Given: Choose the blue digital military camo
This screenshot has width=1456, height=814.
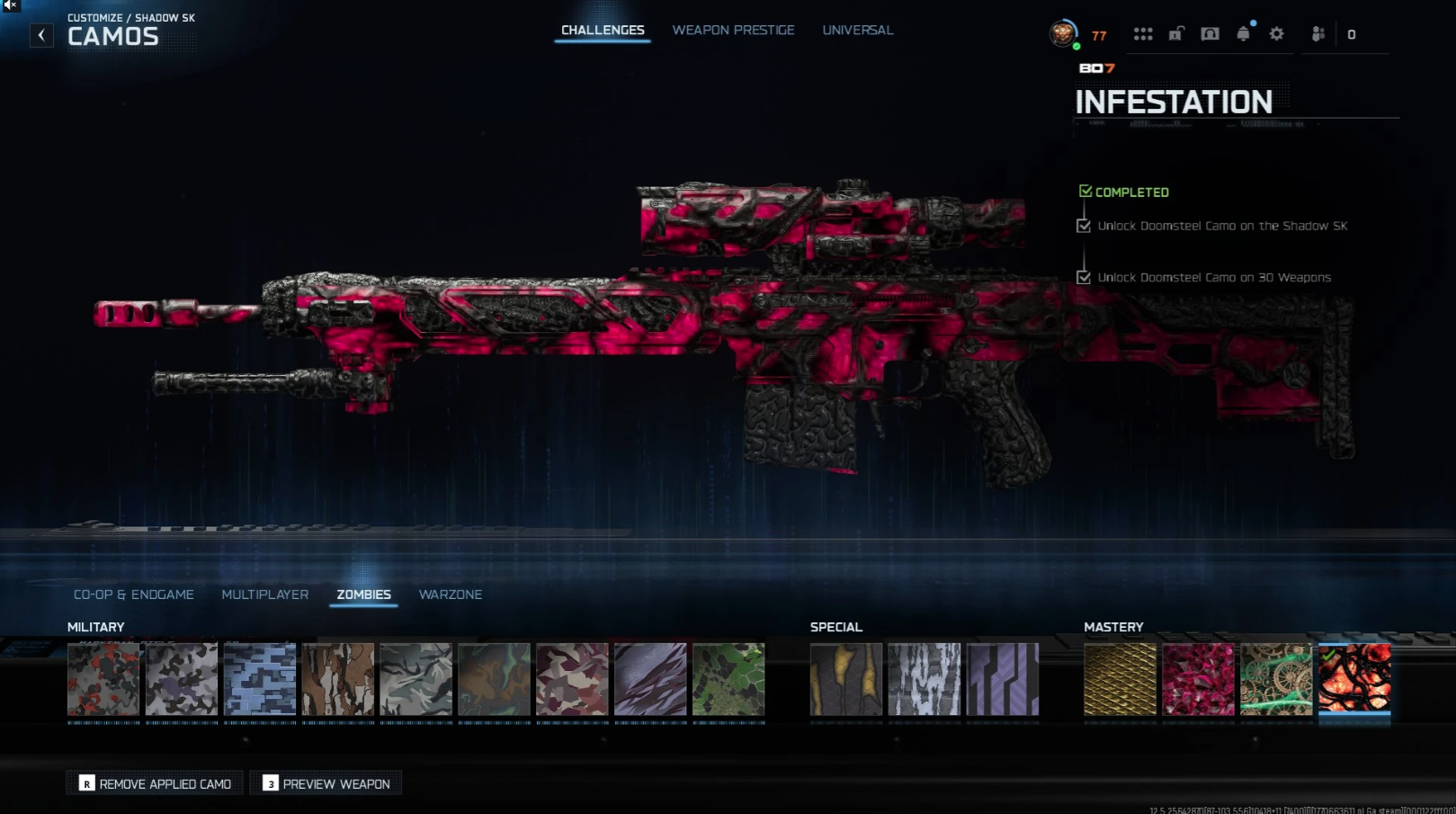Looking at the screenshot, I should coord(260,679).
